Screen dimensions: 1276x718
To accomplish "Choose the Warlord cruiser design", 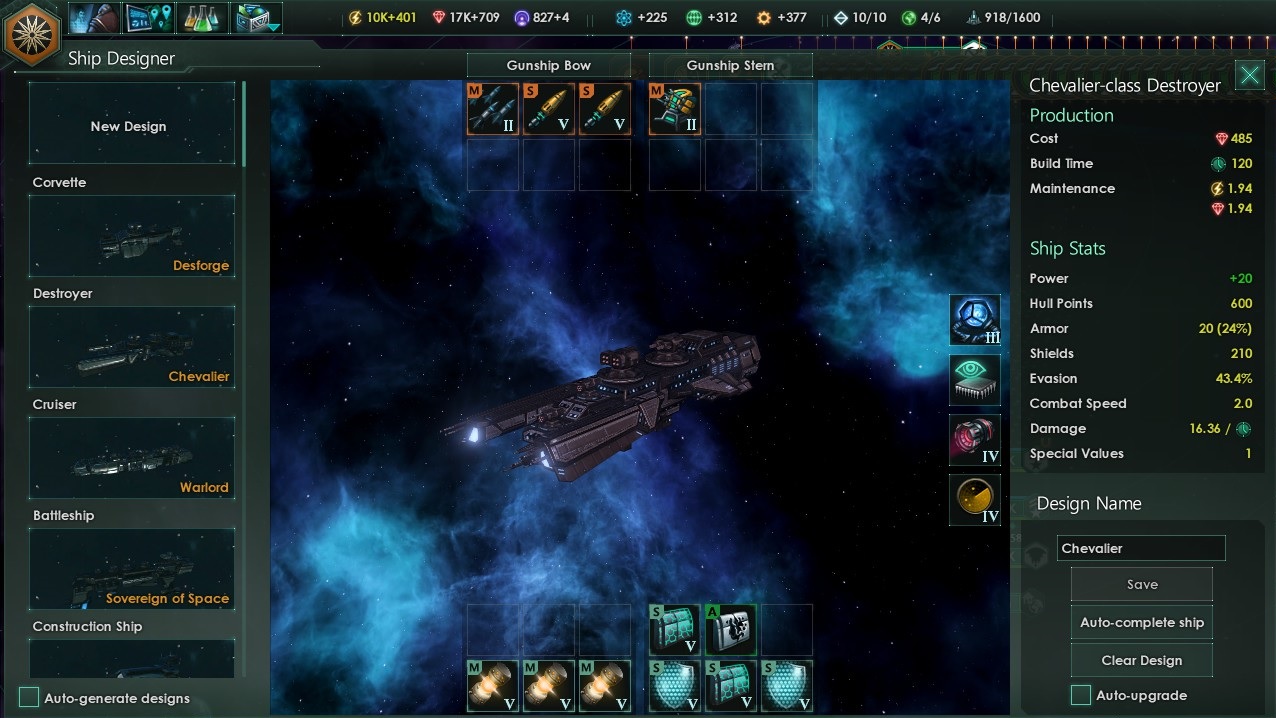I will [x=131, y=457].
